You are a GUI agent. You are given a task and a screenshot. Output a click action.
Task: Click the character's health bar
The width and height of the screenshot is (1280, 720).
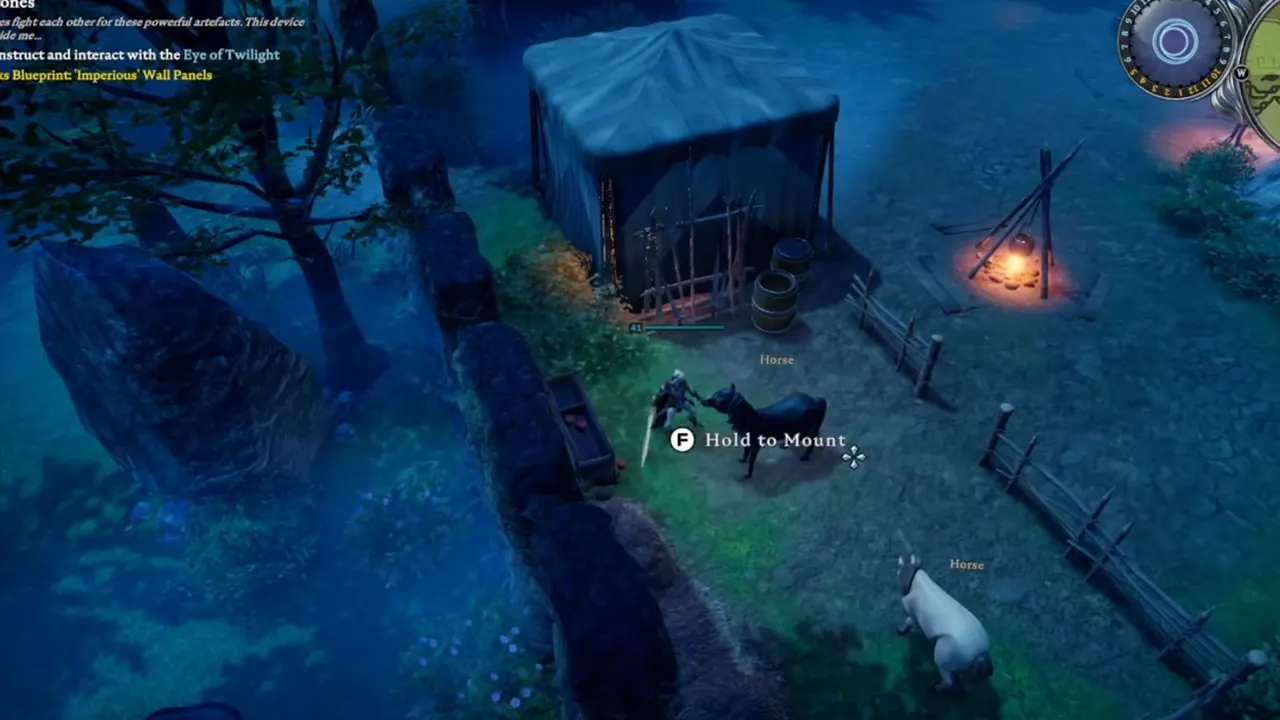[x=685, y=327]
